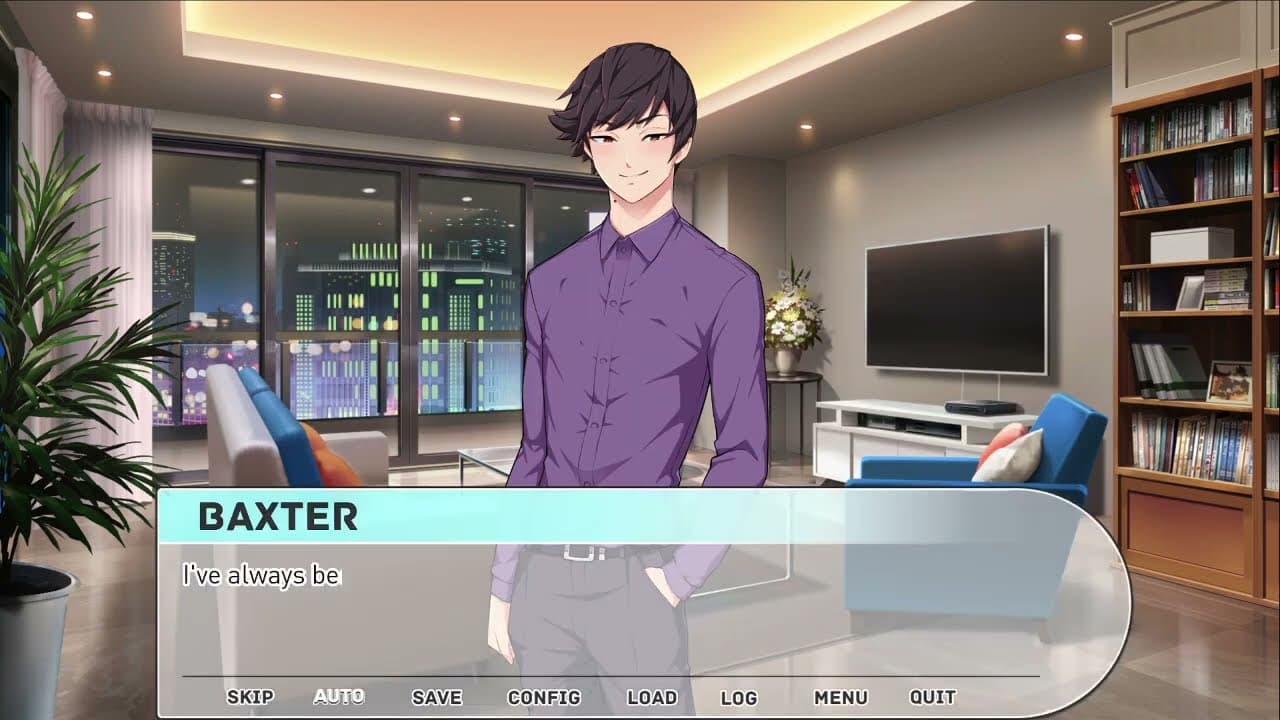Choose QUIT in the dialogue bar
The width and height of the screenshot is (1280, 720).
click(933, 697)
